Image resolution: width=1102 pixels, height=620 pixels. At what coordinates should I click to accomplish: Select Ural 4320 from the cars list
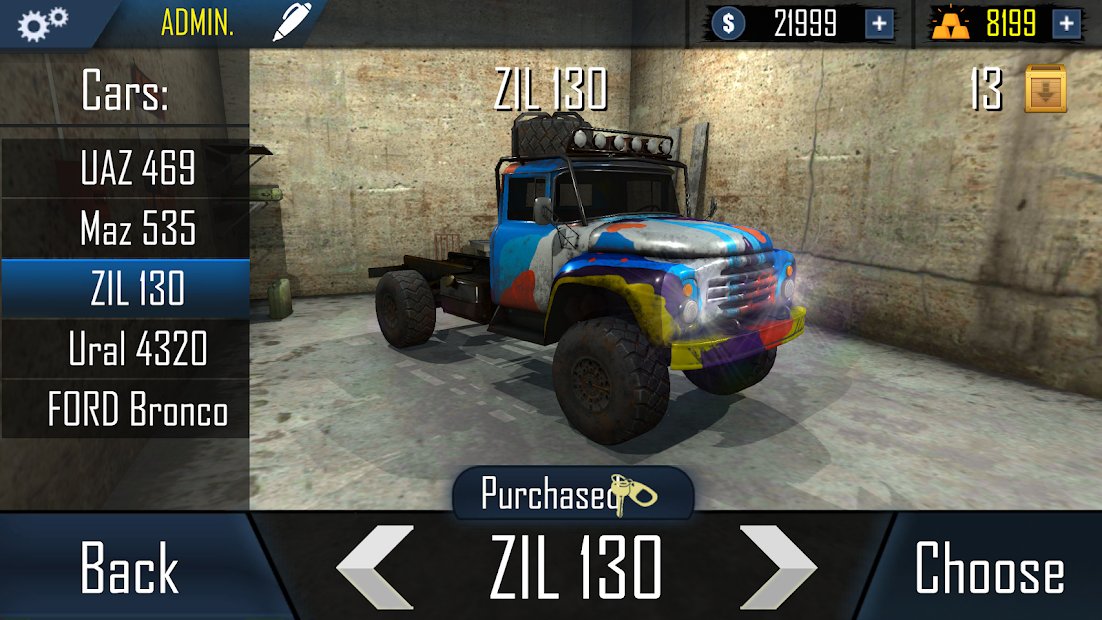click(125, 349)
